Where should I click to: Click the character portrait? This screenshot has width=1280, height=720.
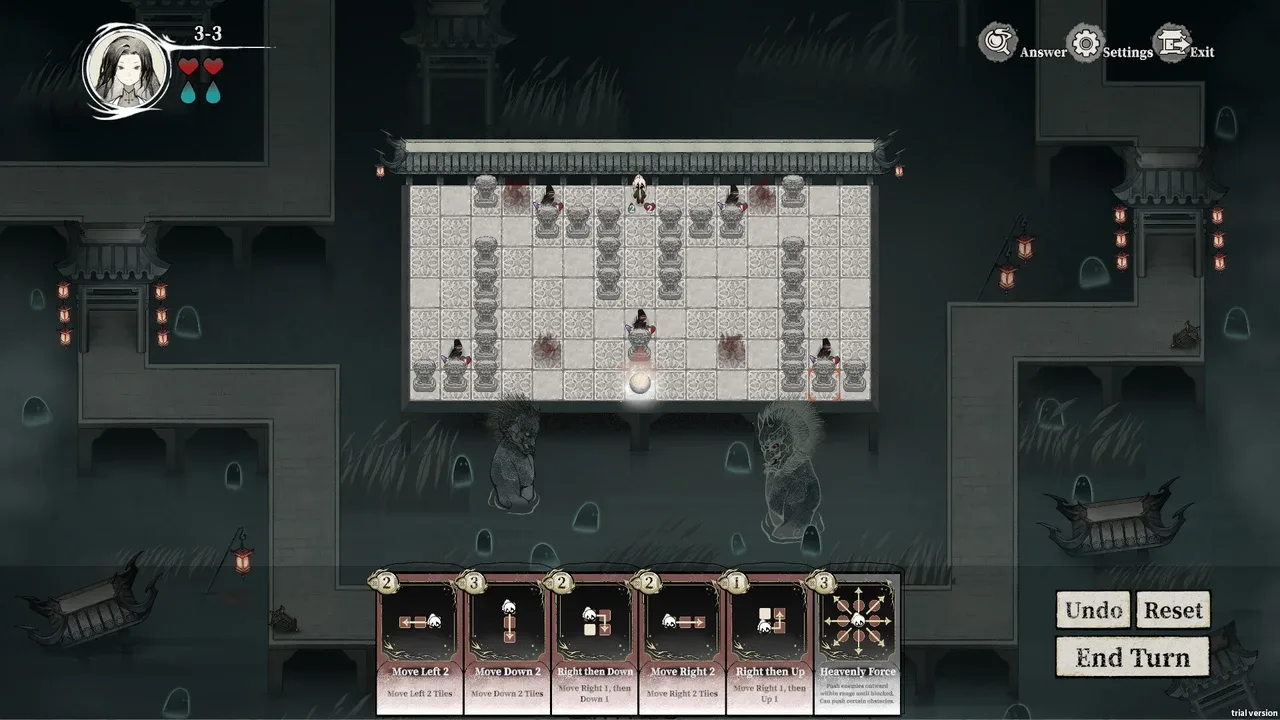tap(127, 70)
